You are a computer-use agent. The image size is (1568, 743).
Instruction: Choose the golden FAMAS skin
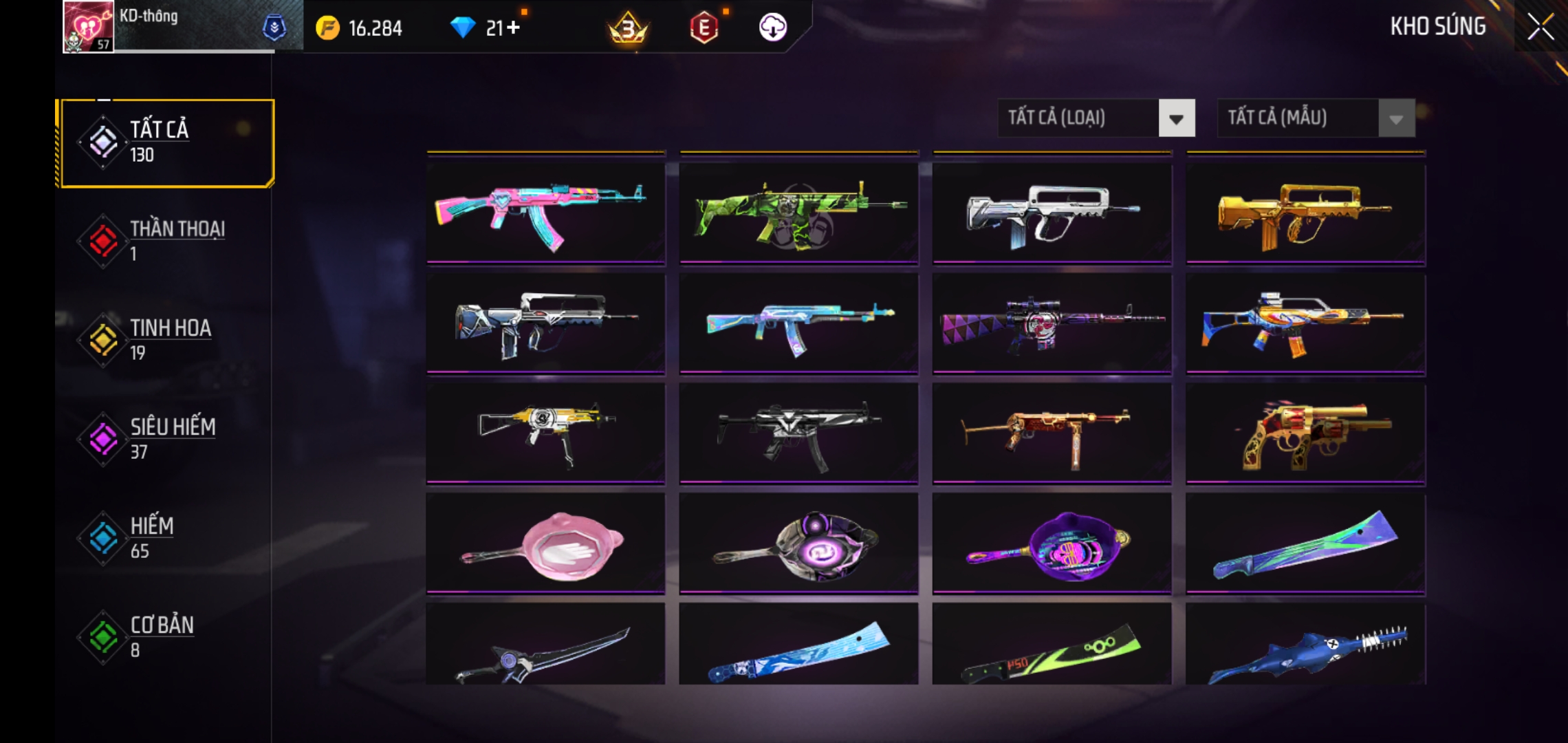1305,212
